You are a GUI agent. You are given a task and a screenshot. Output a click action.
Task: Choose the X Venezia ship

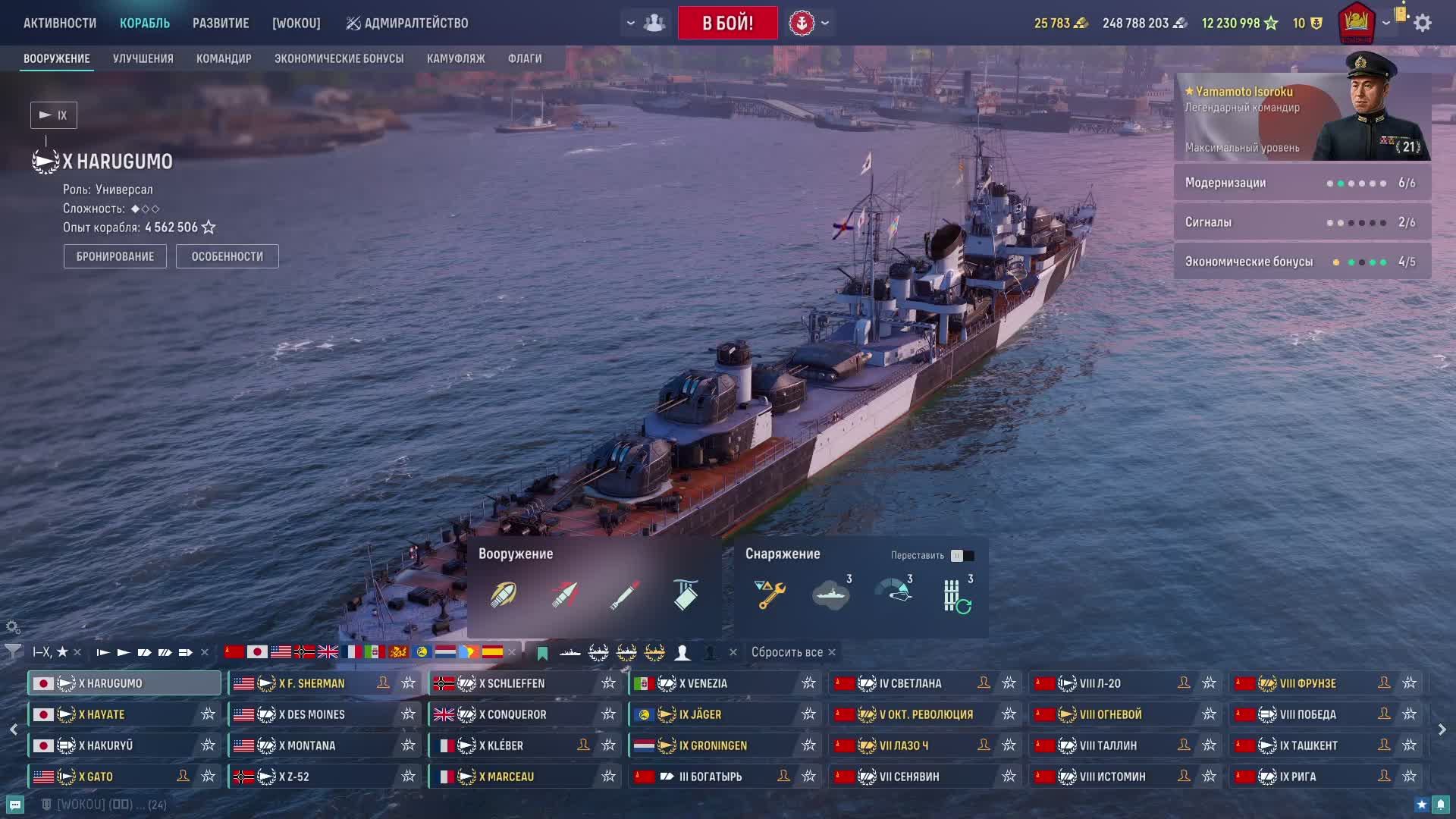[703, 683]
